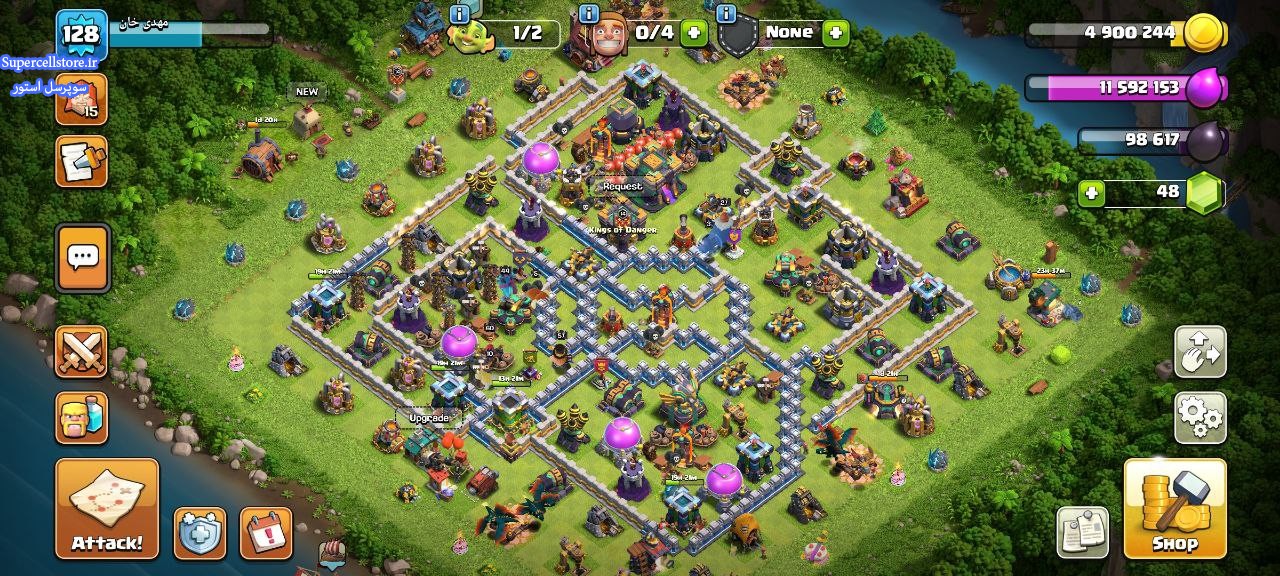Show info for the 0/4 counter
1280x576 pixels.
(589, 14)
